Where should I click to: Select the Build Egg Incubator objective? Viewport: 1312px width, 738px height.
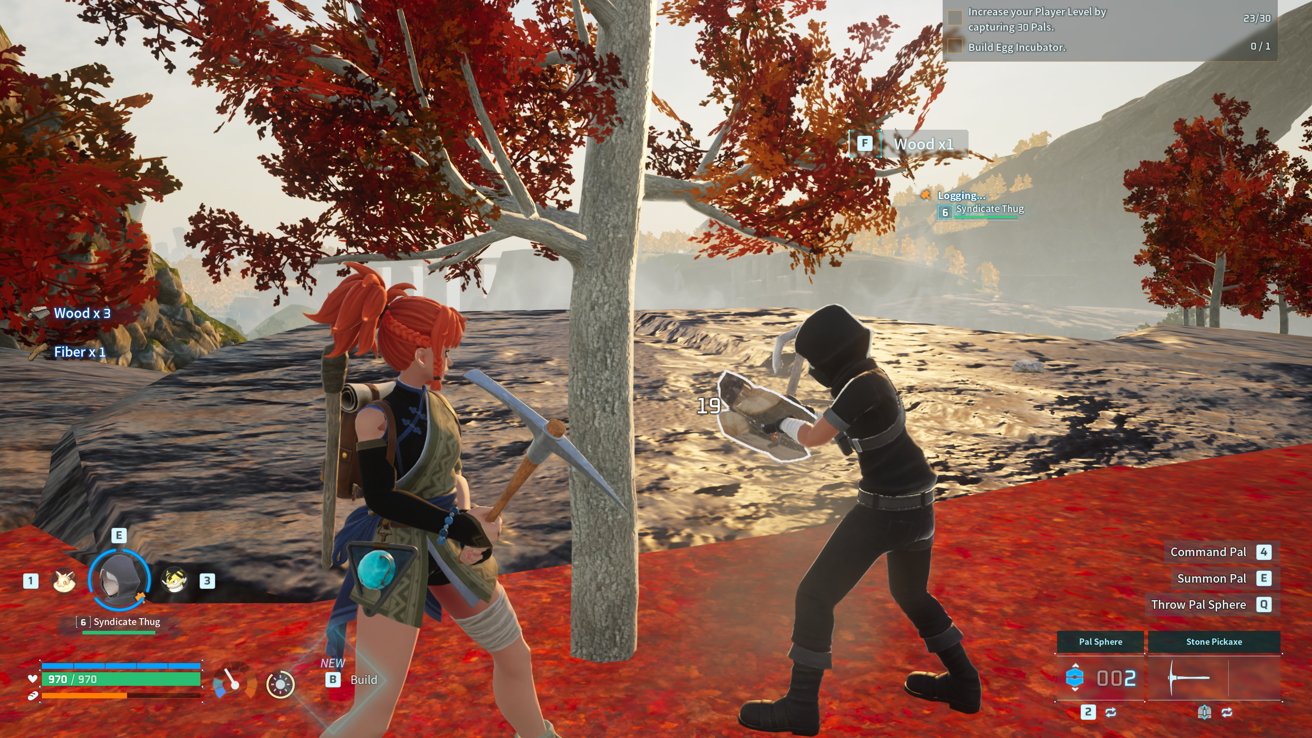click(1017, 47)
